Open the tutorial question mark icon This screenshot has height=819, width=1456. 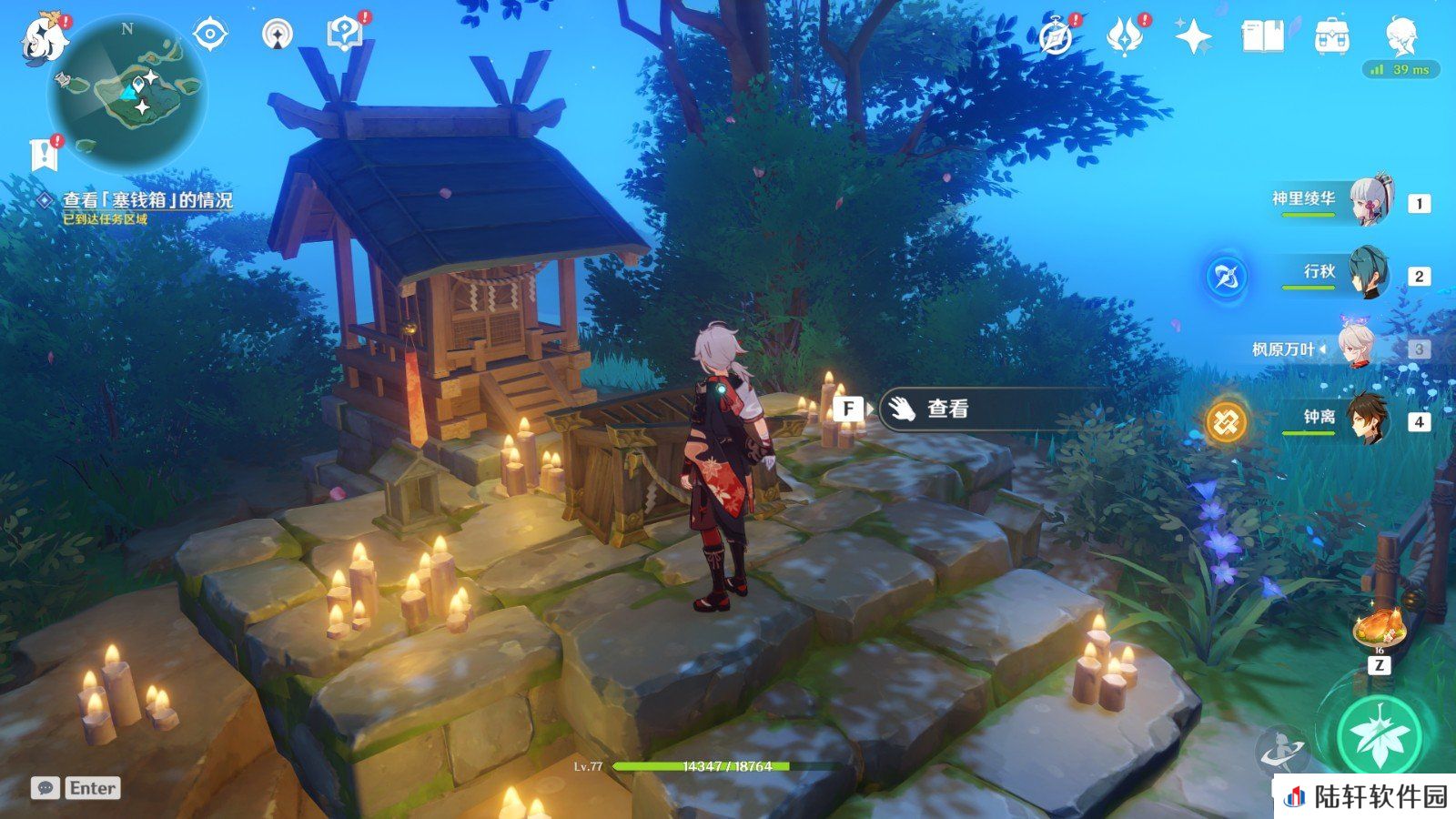(x=344, y=35)
